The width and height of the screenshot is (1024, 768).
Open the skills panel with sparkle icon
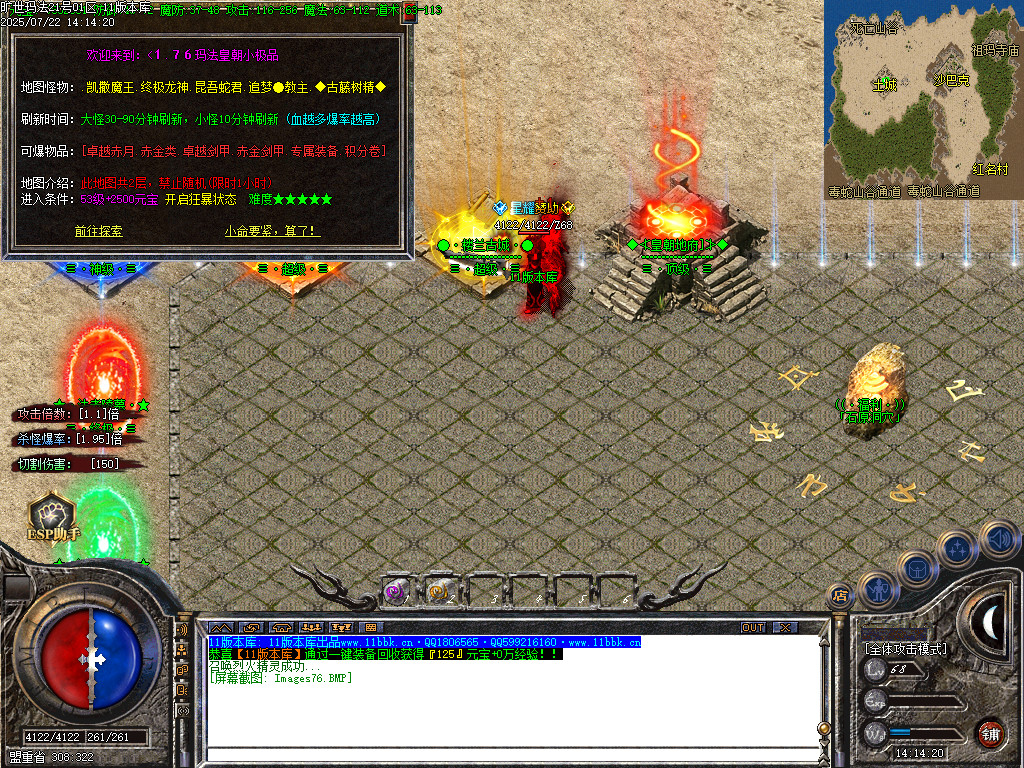coord(958,548)
